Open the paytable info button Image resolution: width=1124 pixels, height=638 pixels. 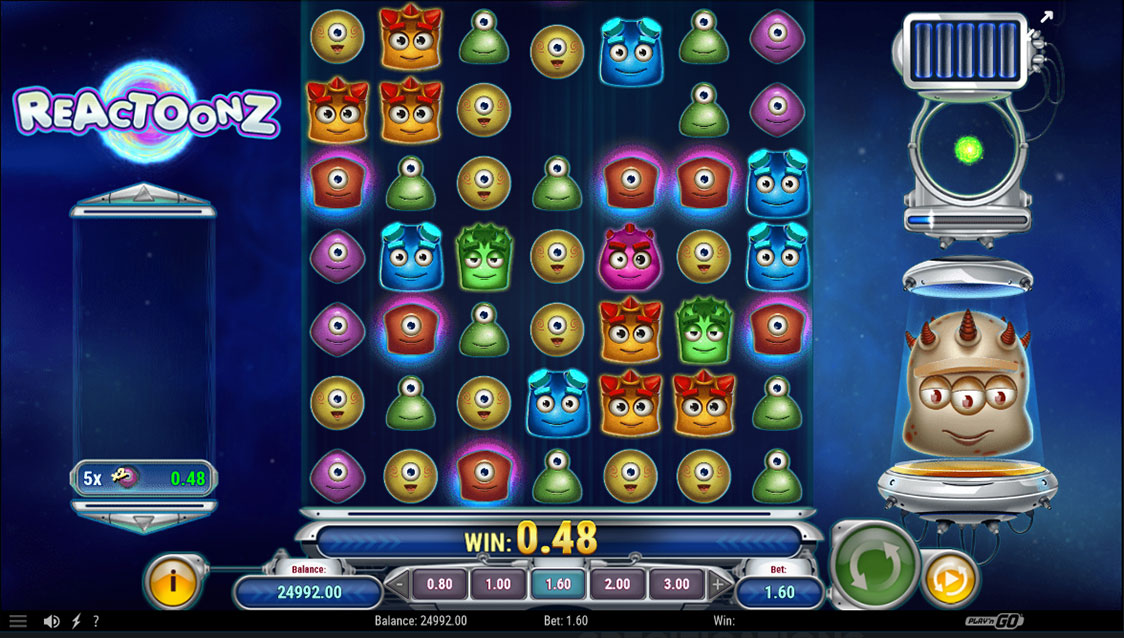174,580
